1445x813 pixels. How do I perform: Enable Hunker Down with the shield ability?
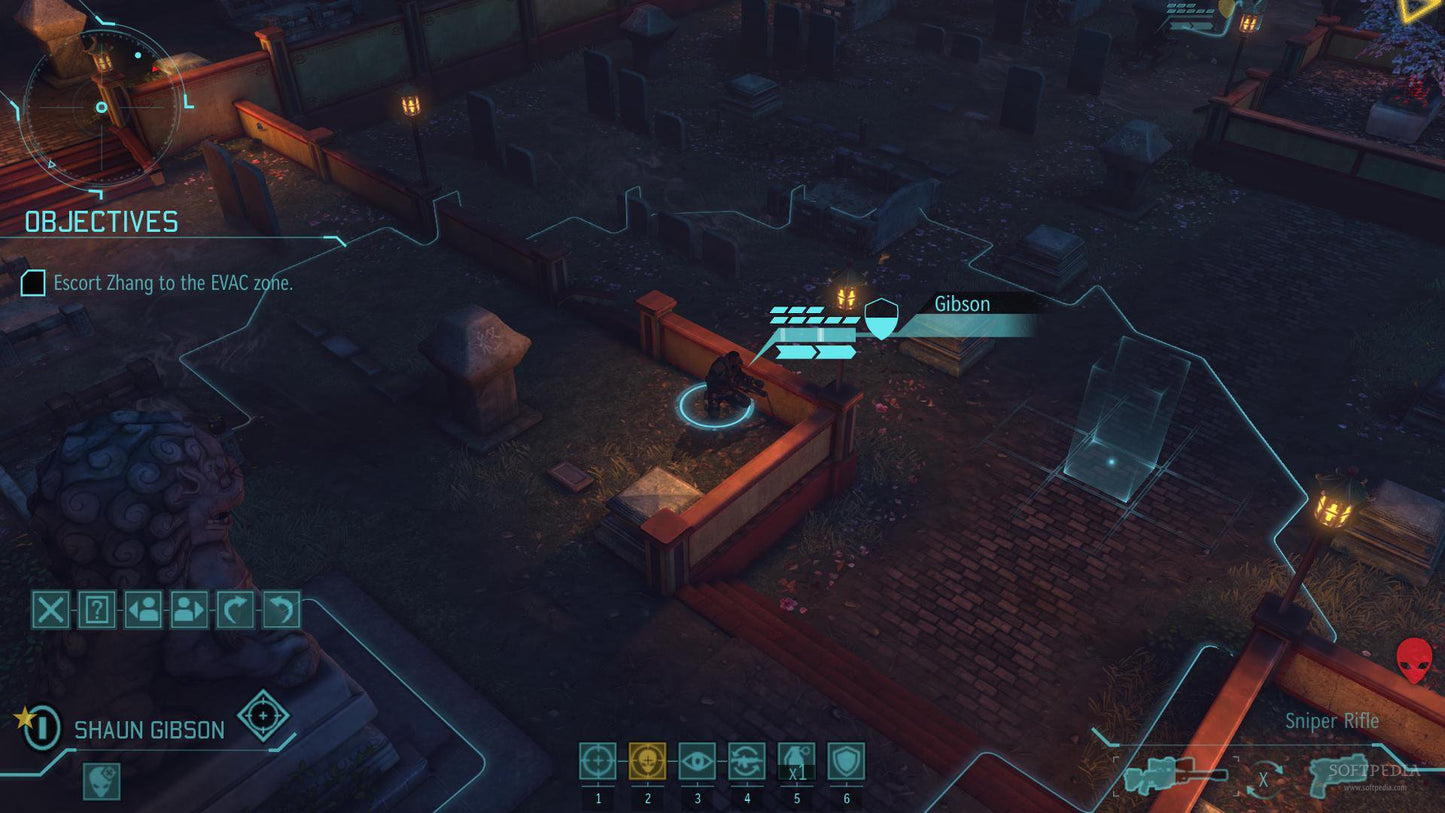click(x=845, y=762)
